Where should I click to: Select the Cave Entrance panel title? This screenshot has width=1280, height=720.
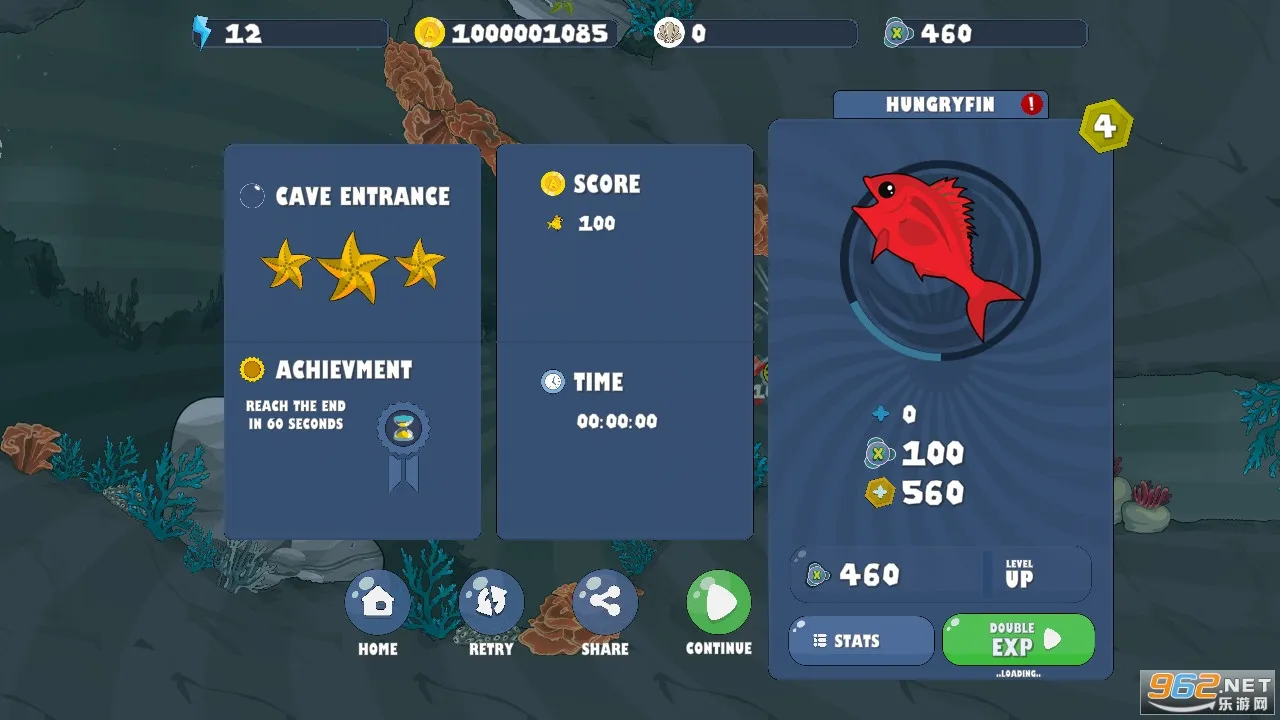click(x=363, y=196)
